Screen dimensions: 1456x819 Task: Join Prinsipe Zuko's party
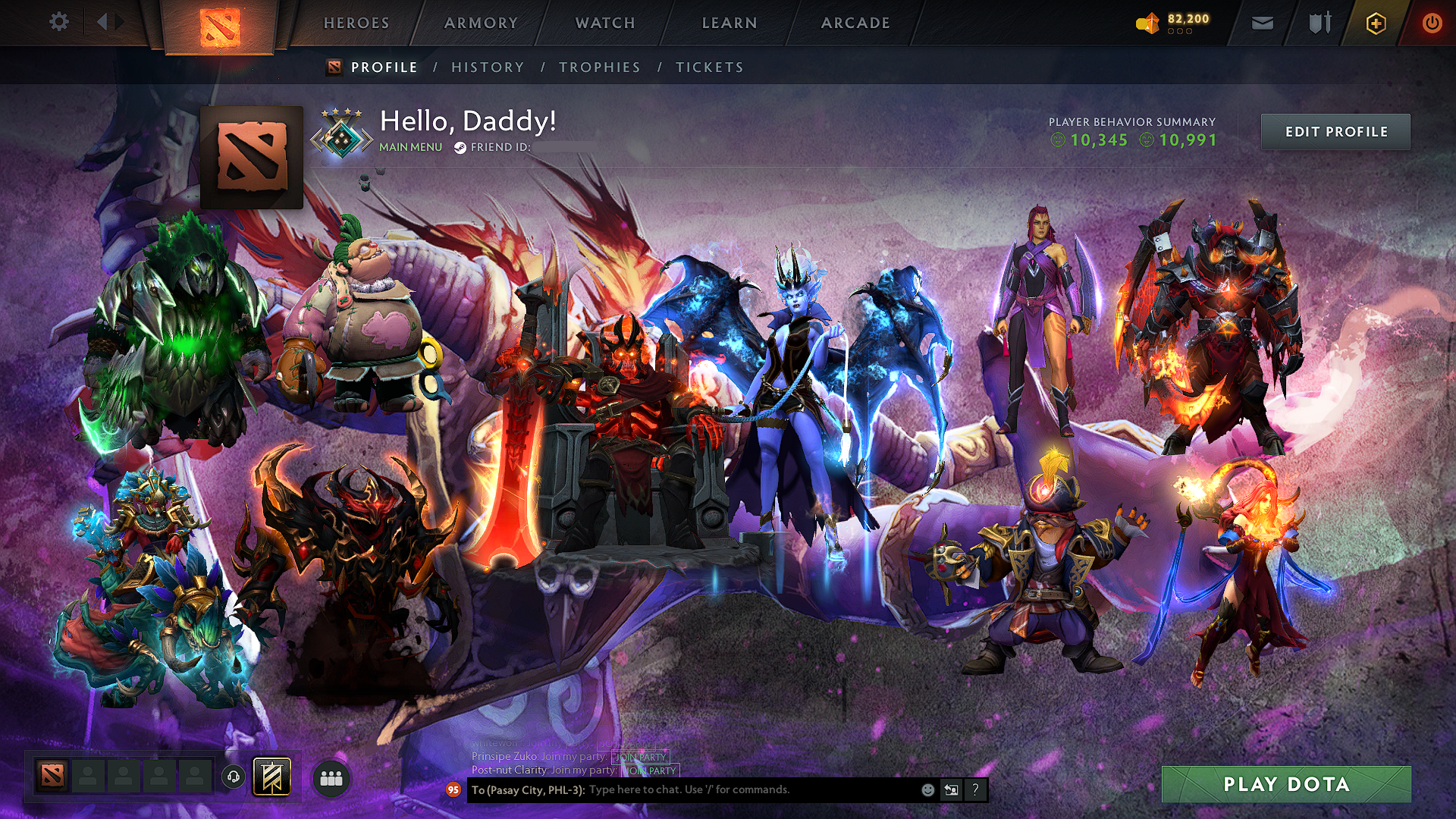pyautogui.click(x=640, y=757)
